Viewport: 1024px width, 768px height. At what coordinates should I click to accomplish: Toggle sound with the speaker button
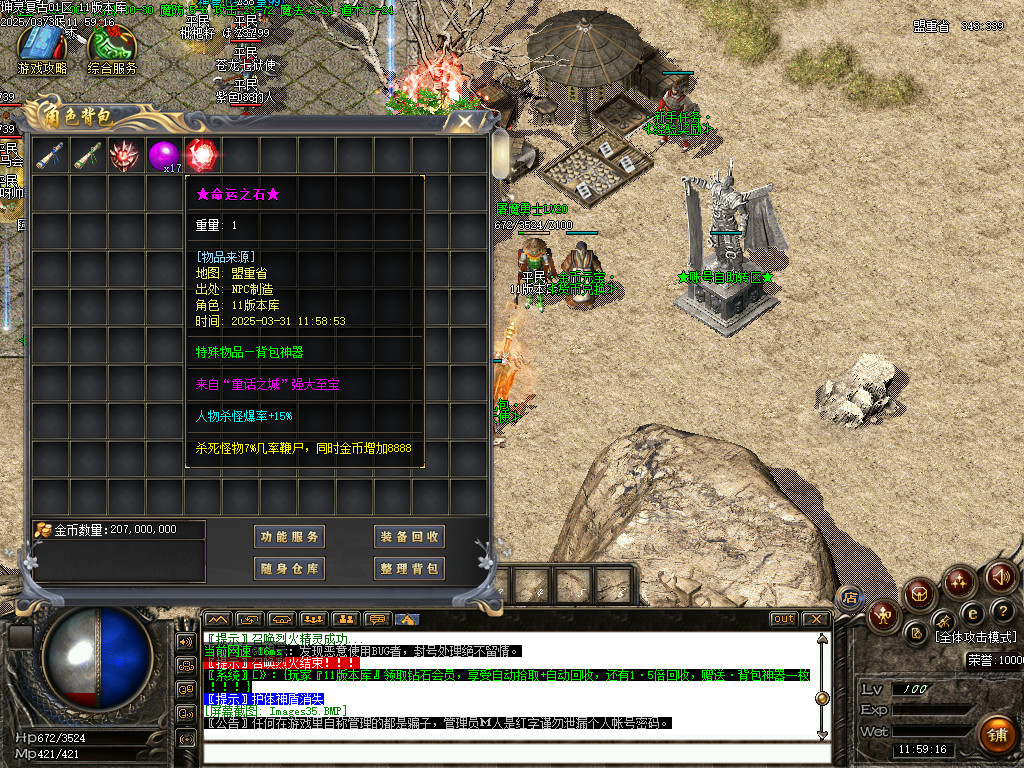(1001, 577)
